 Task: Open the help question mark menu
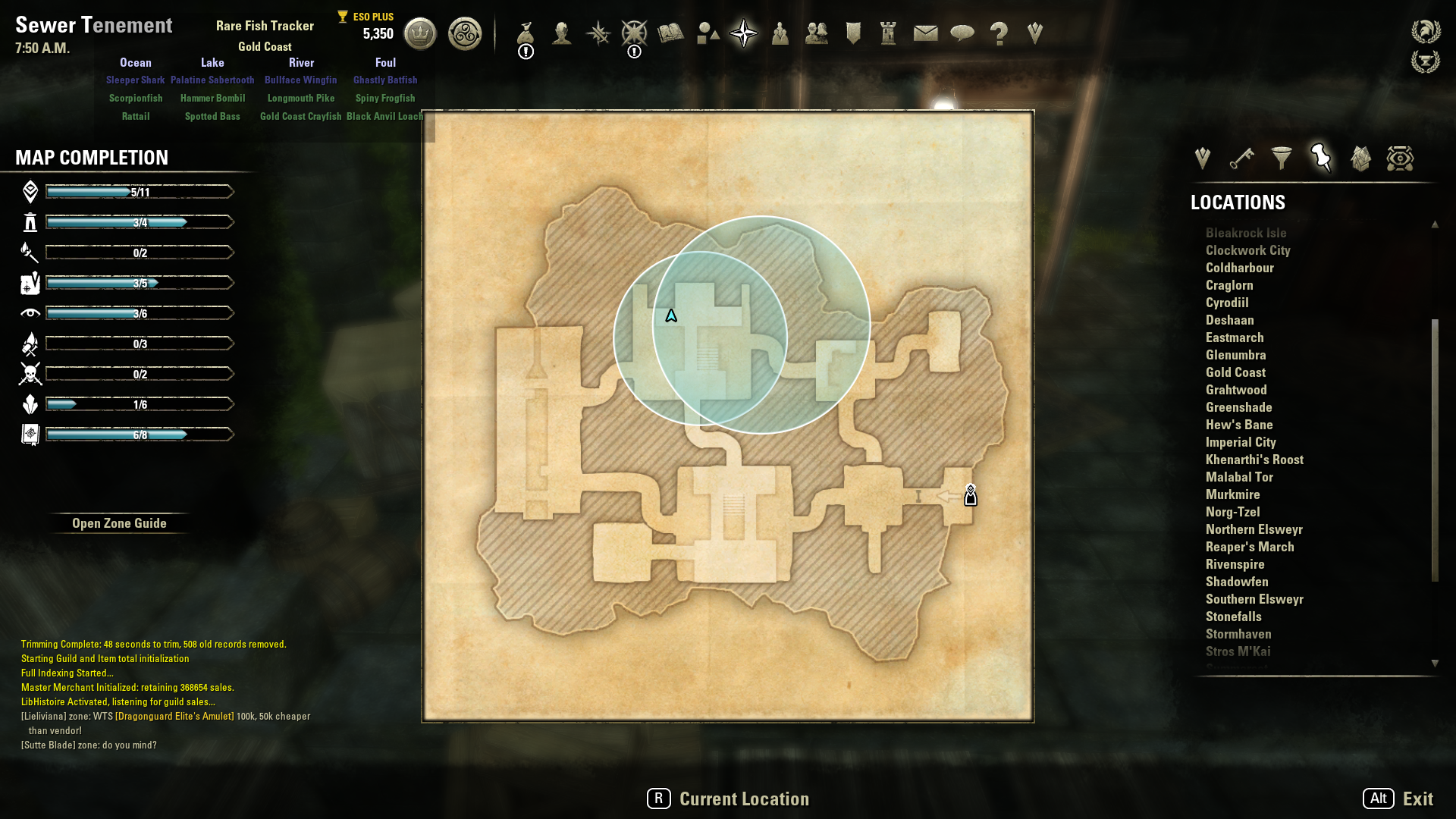999,33
